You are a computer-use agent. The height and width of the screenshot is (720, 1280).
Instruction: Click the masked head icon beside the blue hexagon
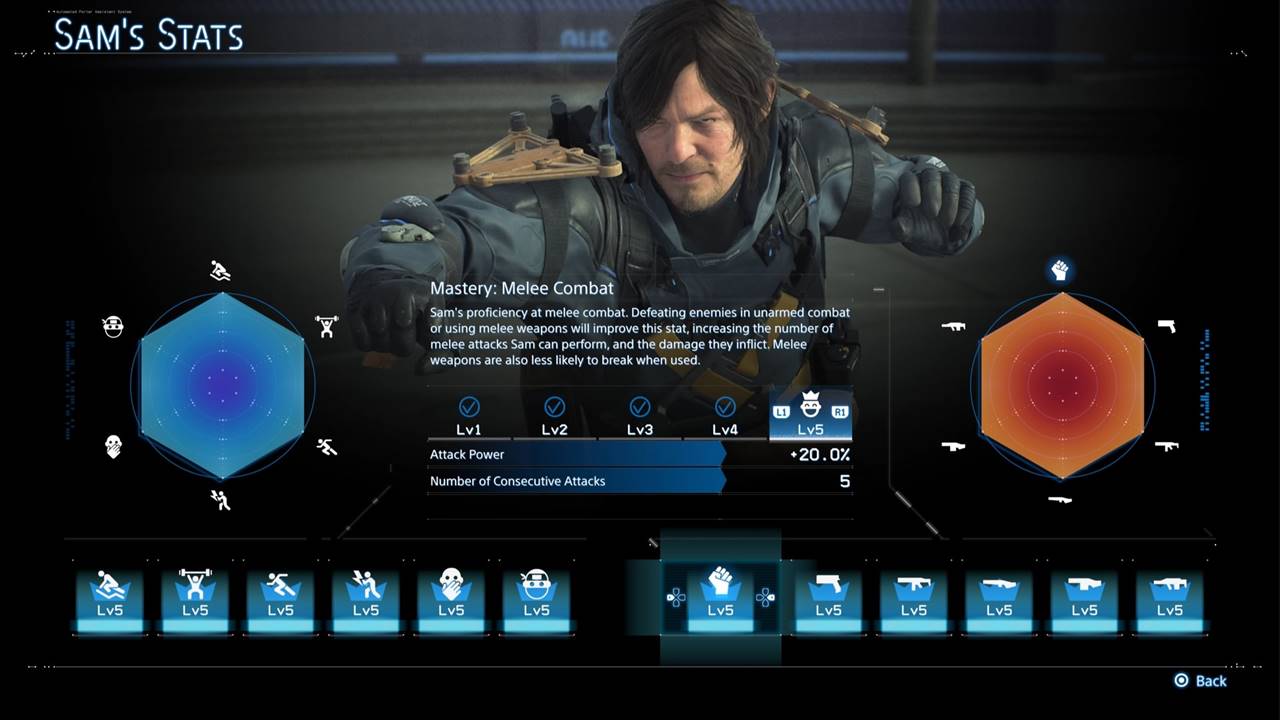pos(113,326)
